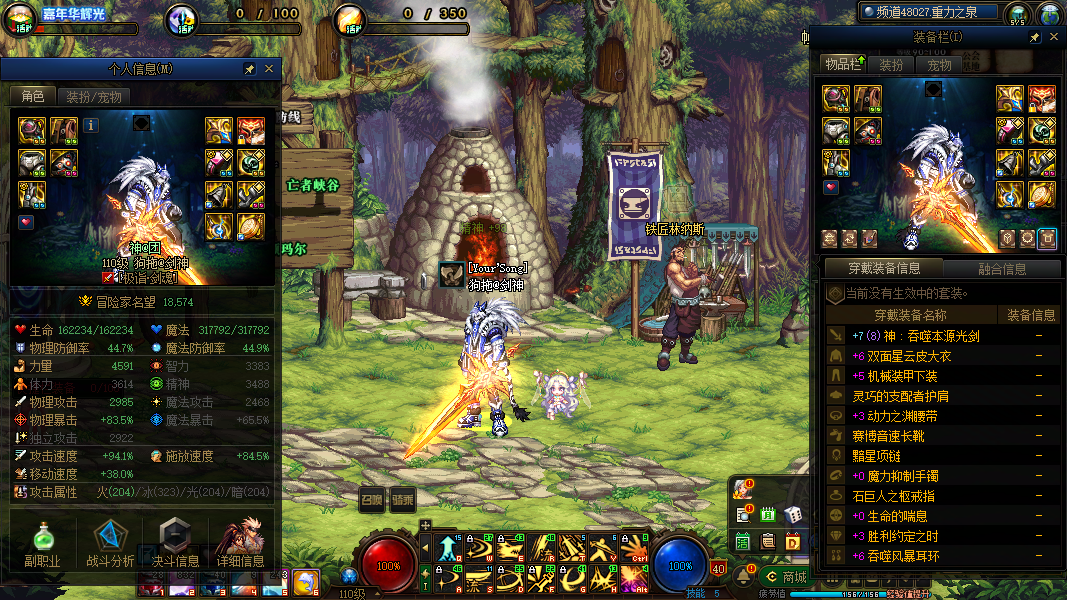Open the notification bell icon
This screenshot has height=600, width=1067.
[744, 576]
